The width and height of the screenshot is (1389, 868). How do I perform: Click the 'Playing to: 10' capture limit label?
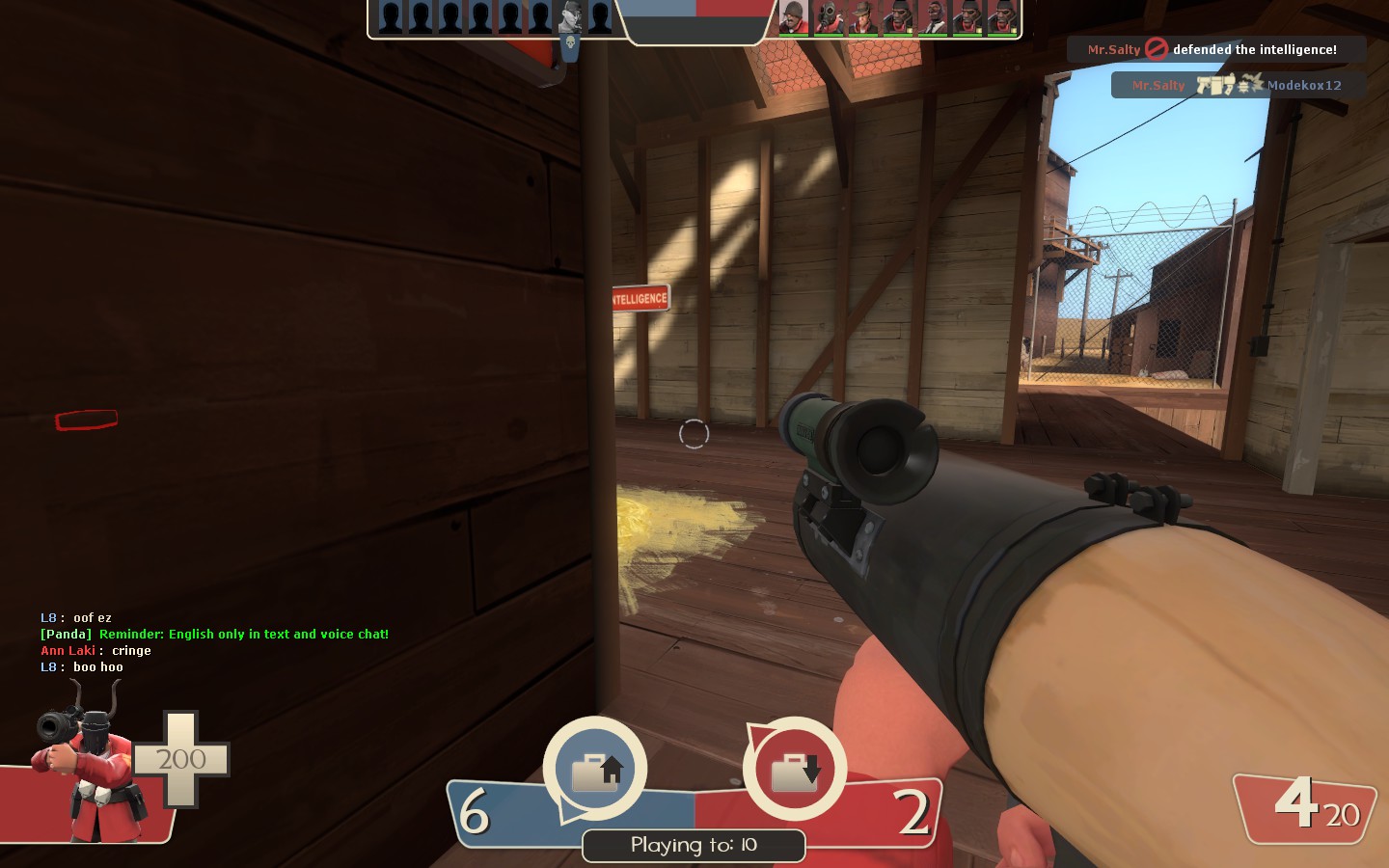tap(694, 845)
